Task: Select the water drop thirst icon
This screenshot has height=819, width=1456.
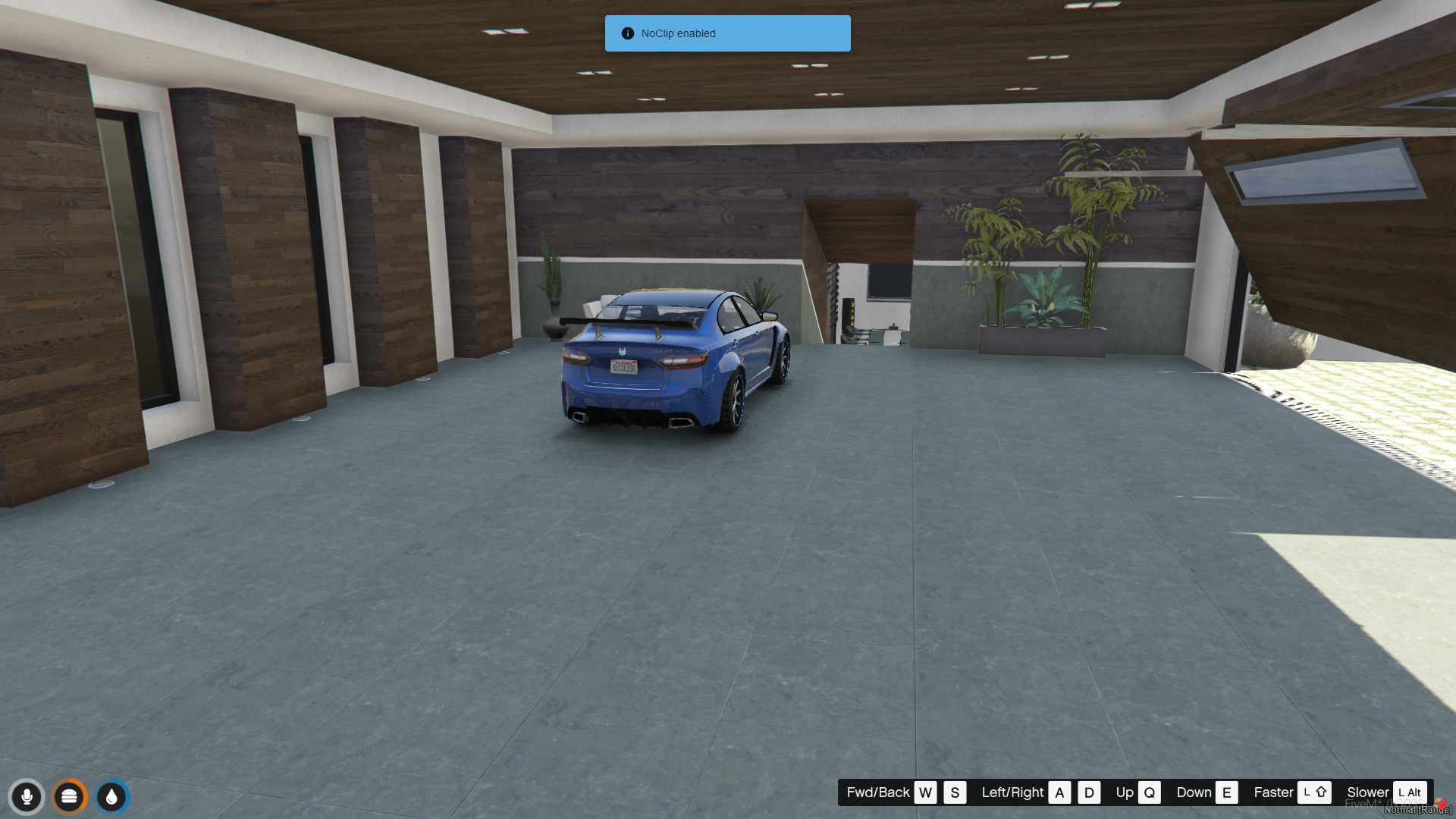Action: [x=112, y=797]
